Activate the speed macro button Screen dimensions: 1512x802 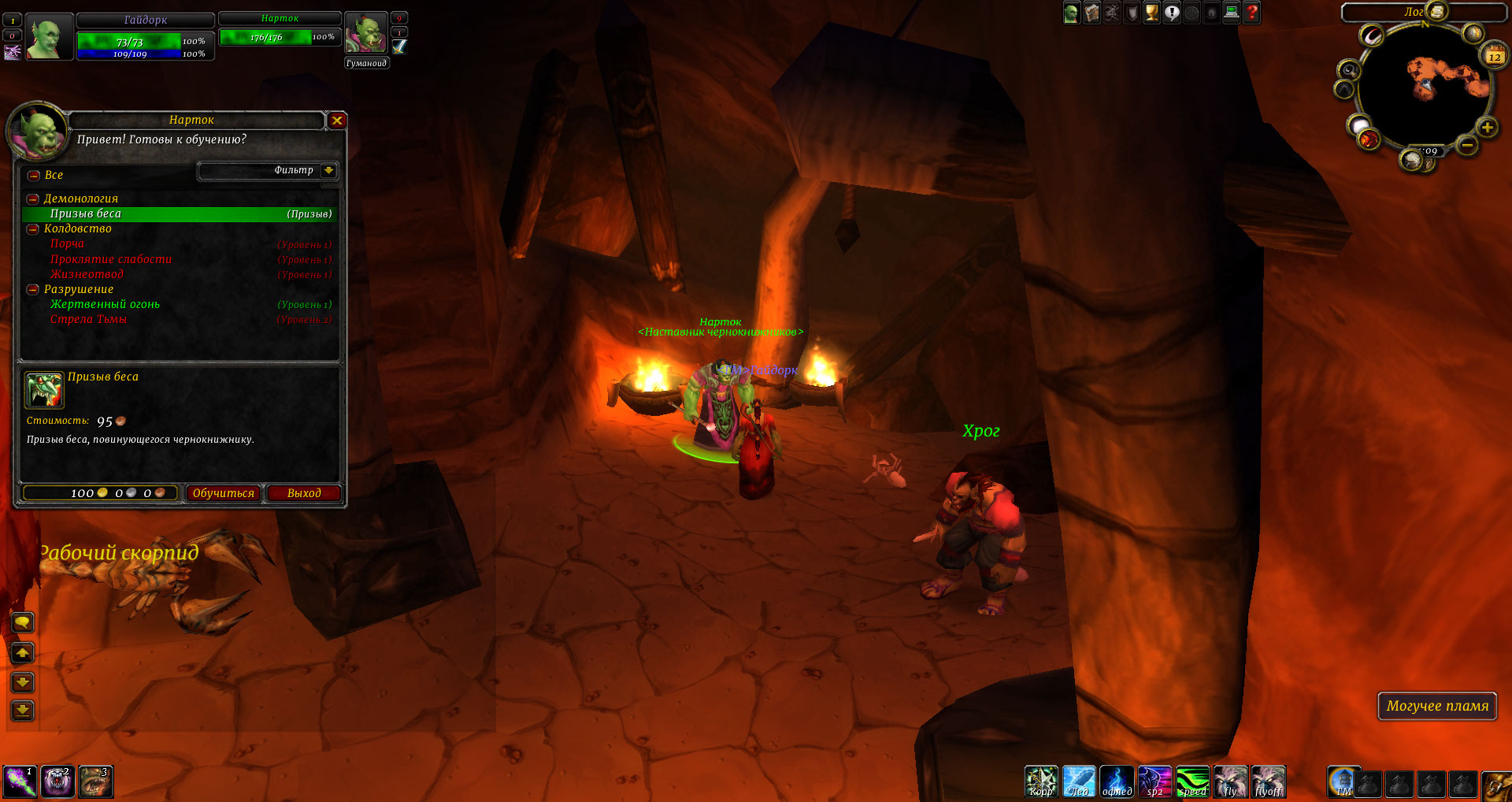[x=1192, y=782]
